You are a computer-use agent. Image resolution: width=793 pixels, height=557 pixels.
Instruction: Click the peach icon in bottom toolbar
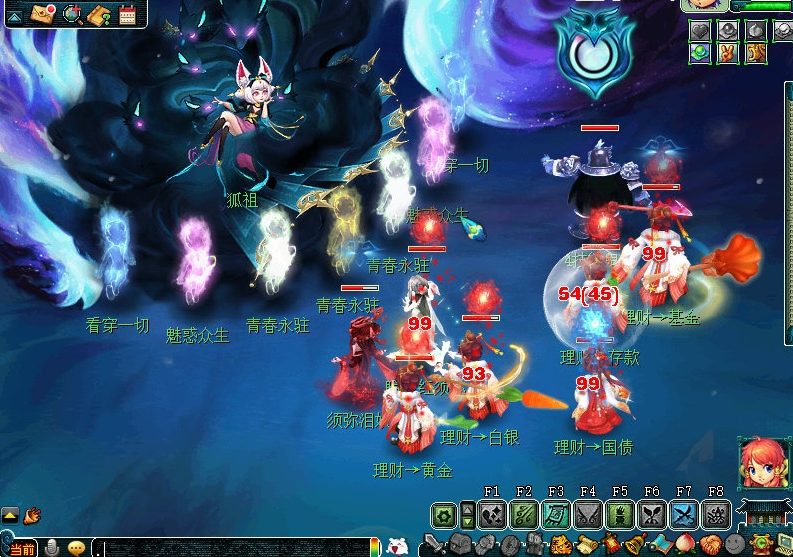tap(684, 546)
